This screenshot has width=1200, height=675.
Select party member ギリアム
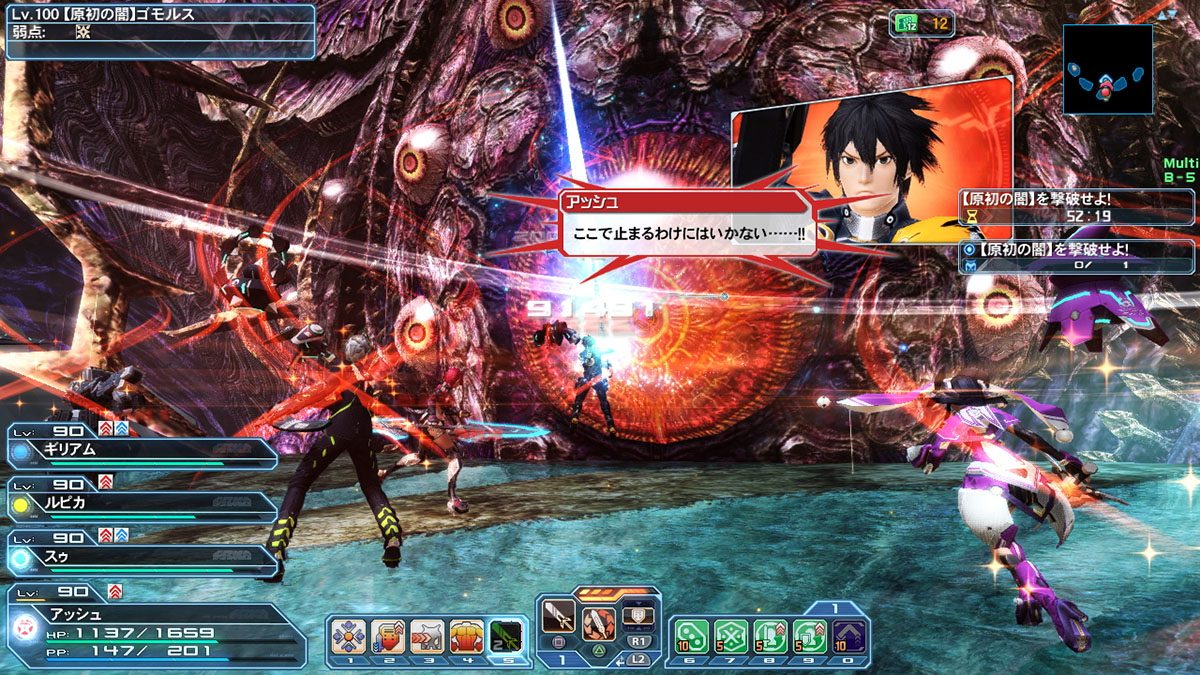pos(140,452)
